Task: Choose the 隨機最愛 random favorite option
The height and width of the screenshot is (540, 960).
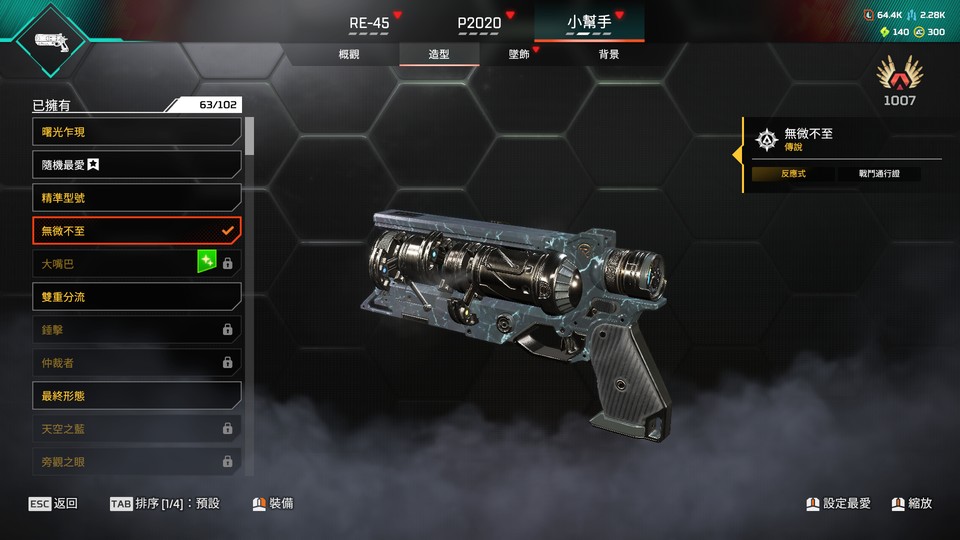Action: point(137,165)
